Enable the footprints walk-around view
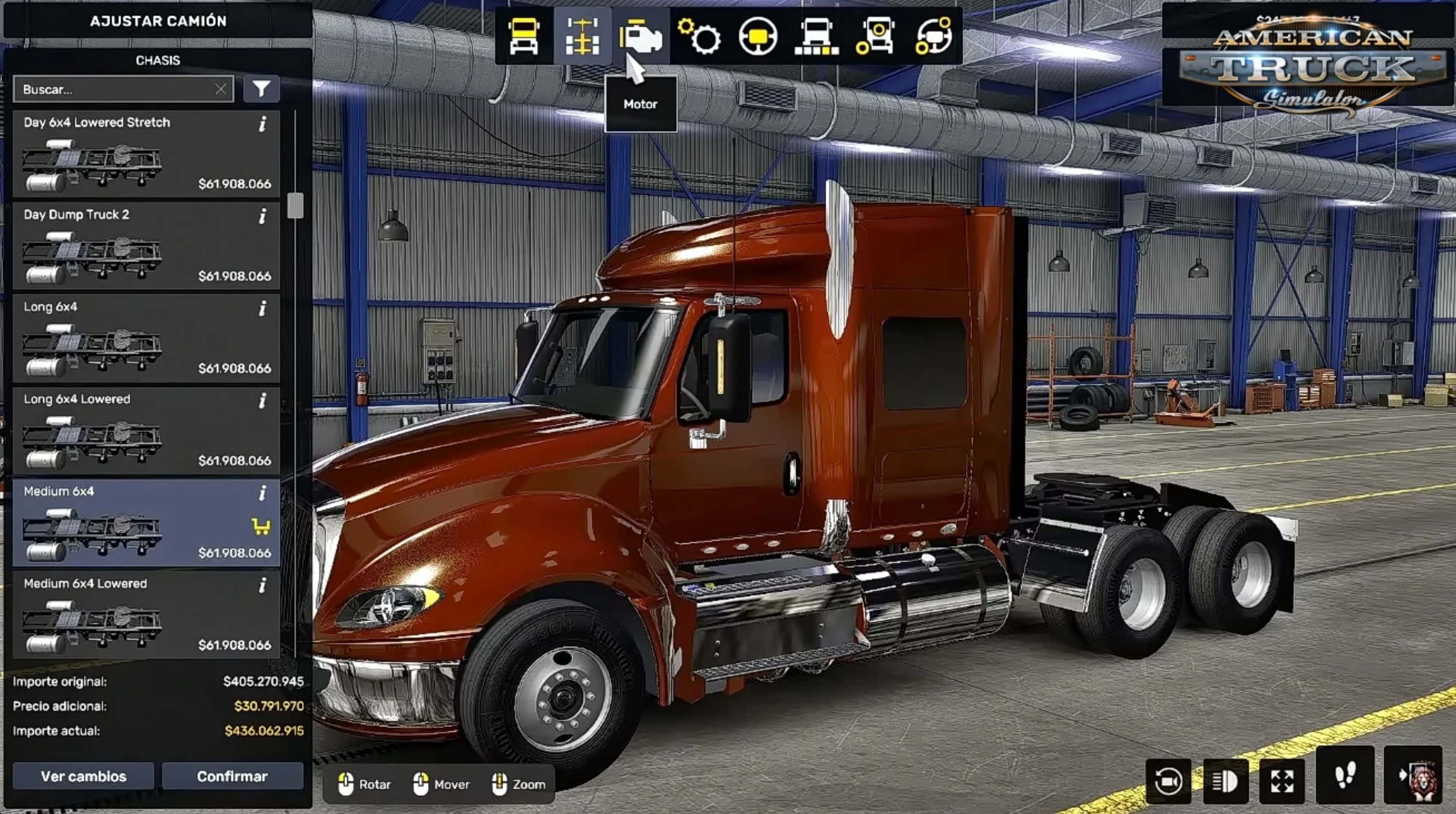Viewport: 1456px width, 814px height. [1345, 775]
